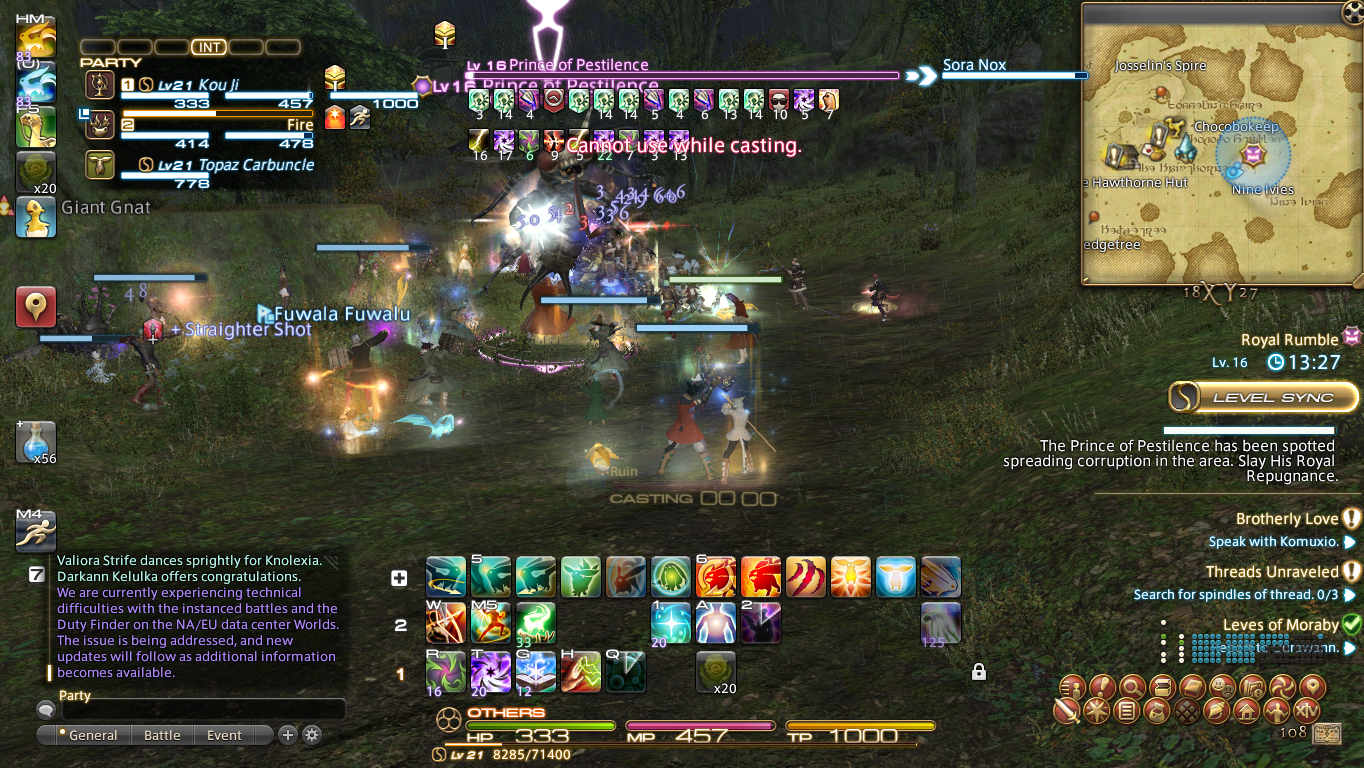Expand the hotbar with the plus button
The image size is (1364, 768).
click(400, 578)
